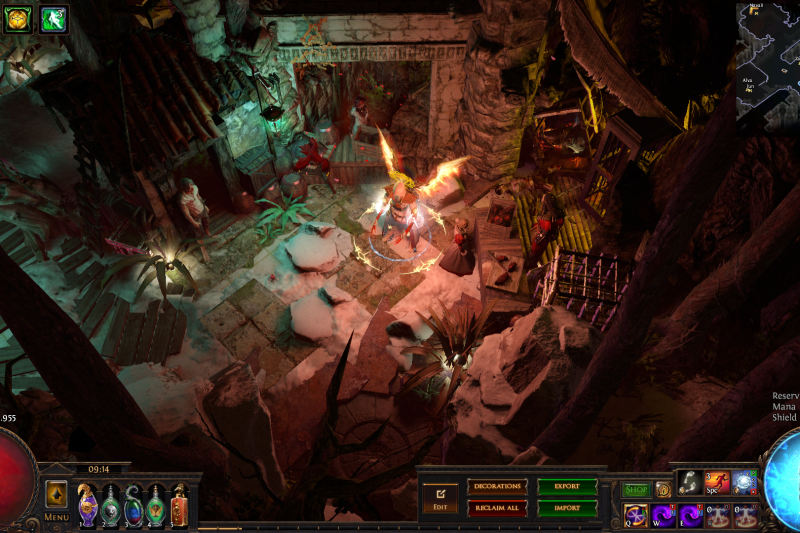The image size is (800, 533).
Task: Activate the Q-bound orange spinning skill
Action: click(636, 516)
